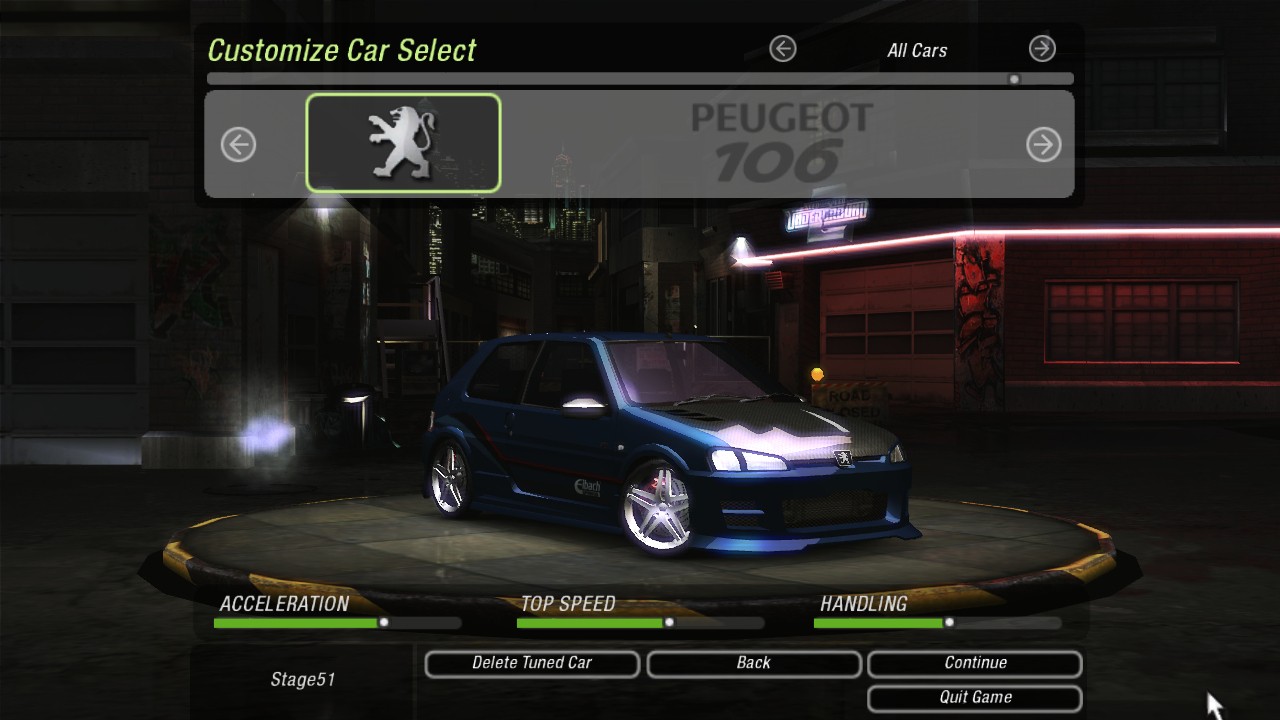
Task: Continue with the selected Peugeot 106
Action: click(975, 664)
